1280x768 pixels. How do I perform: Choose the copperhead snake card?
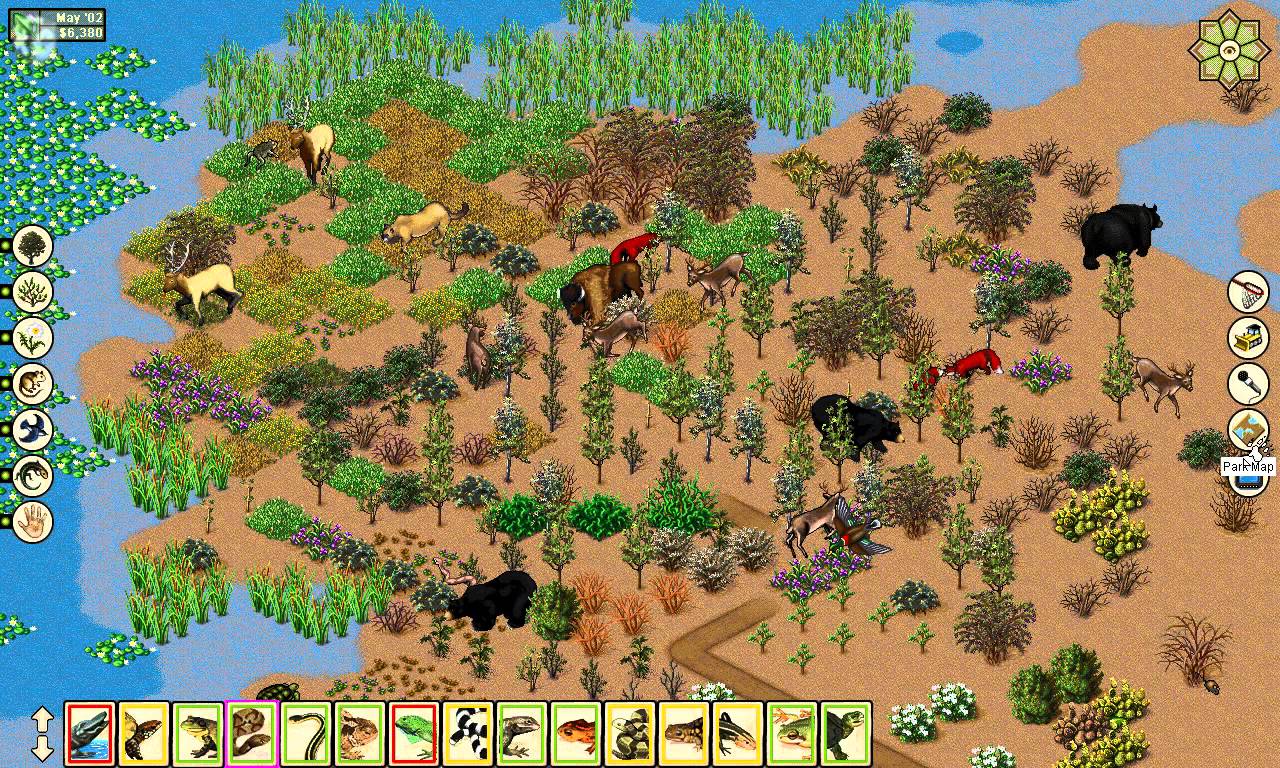252,734
